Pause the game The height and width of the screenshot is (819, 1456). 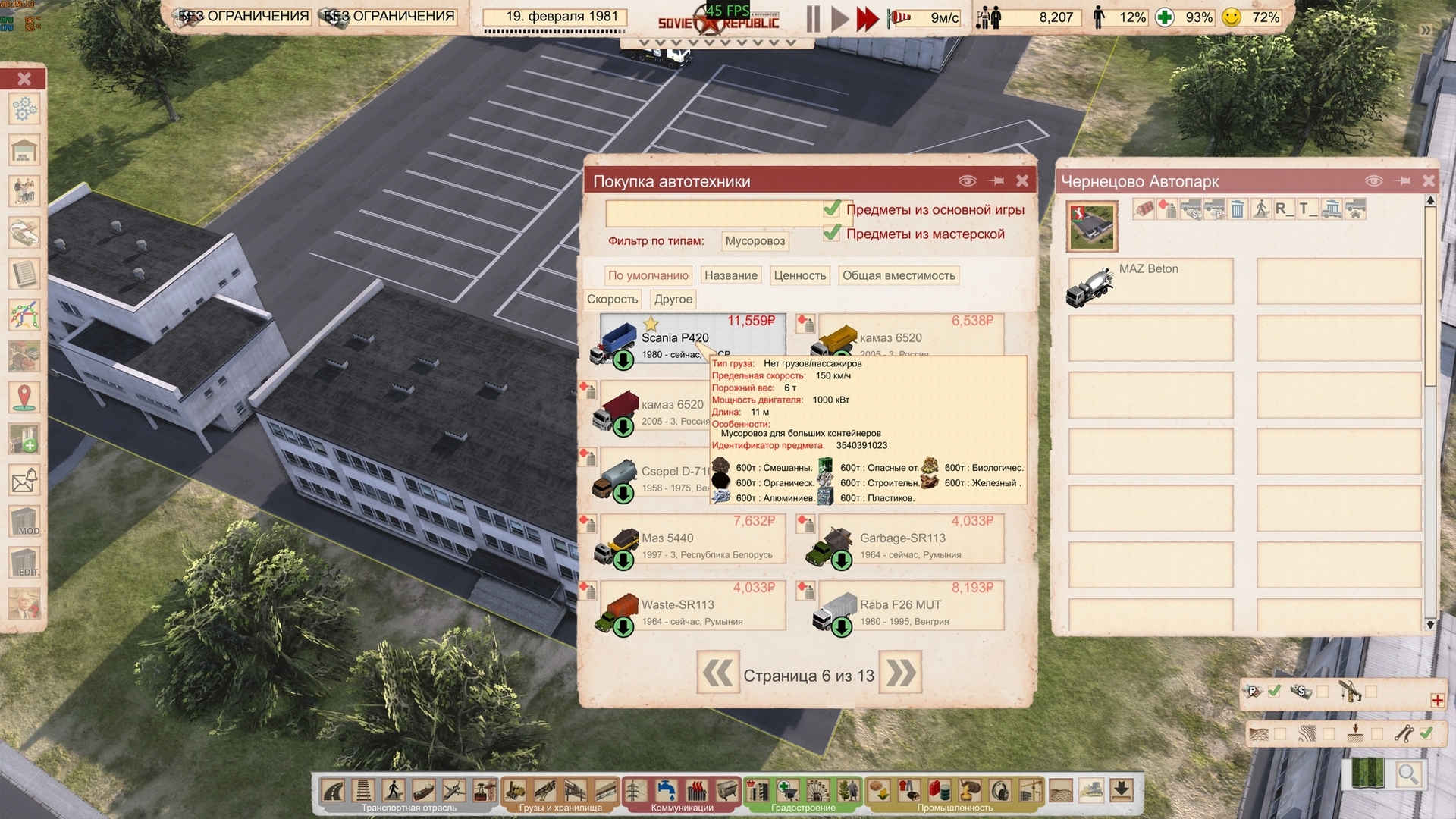pos(813,18)
